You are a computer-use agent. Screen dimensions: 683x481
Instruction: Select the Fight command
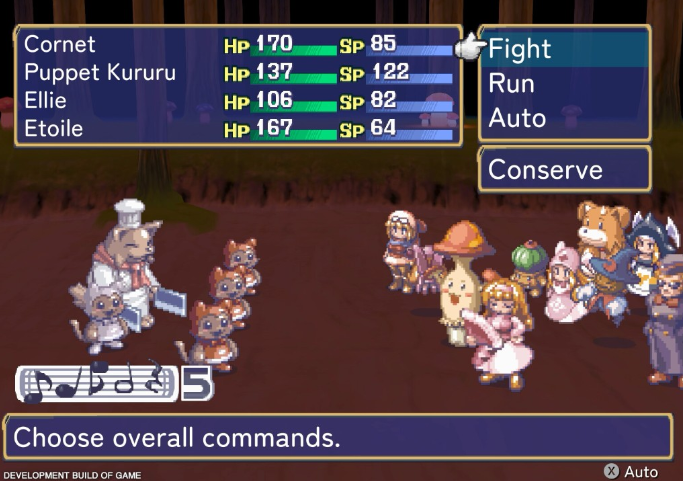click(x=520, y=48)
